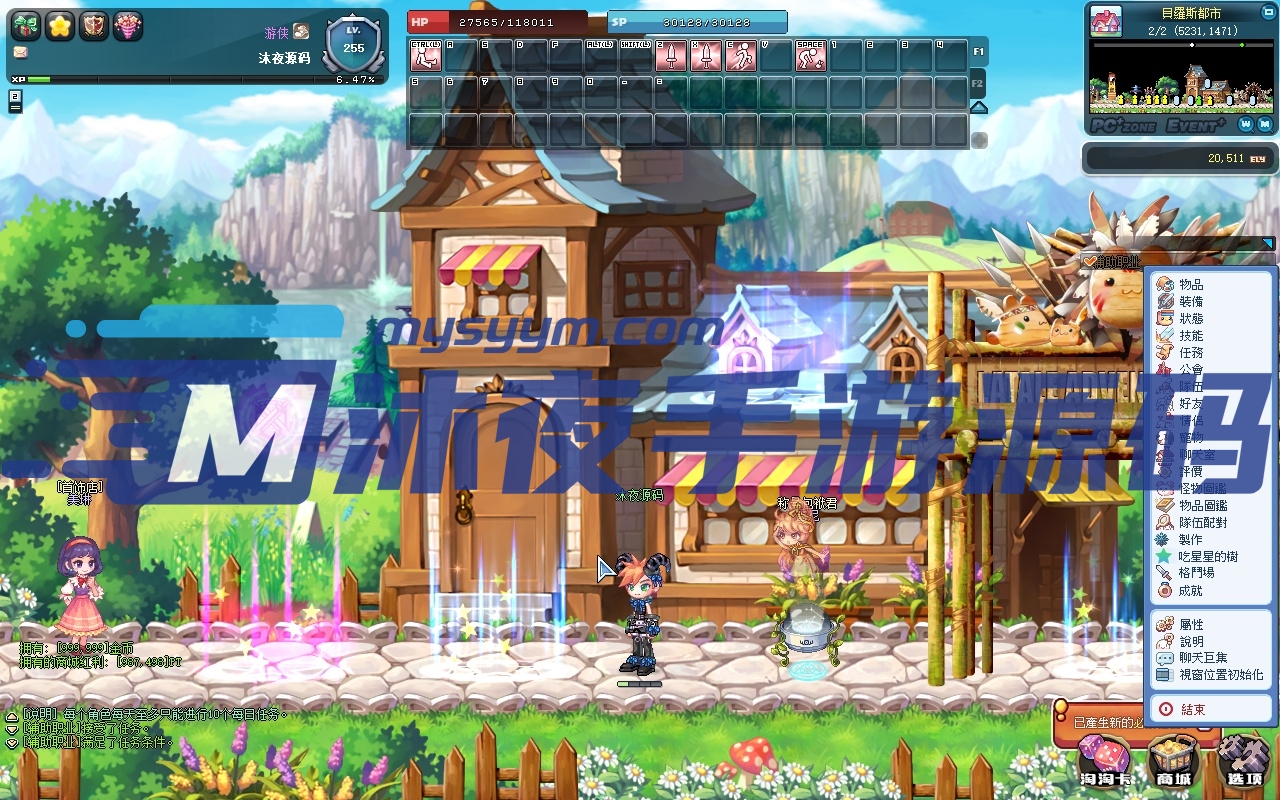Expand the quickslot bar arrow
This screenshot has width=1280, height=800.
click(978, 107)
